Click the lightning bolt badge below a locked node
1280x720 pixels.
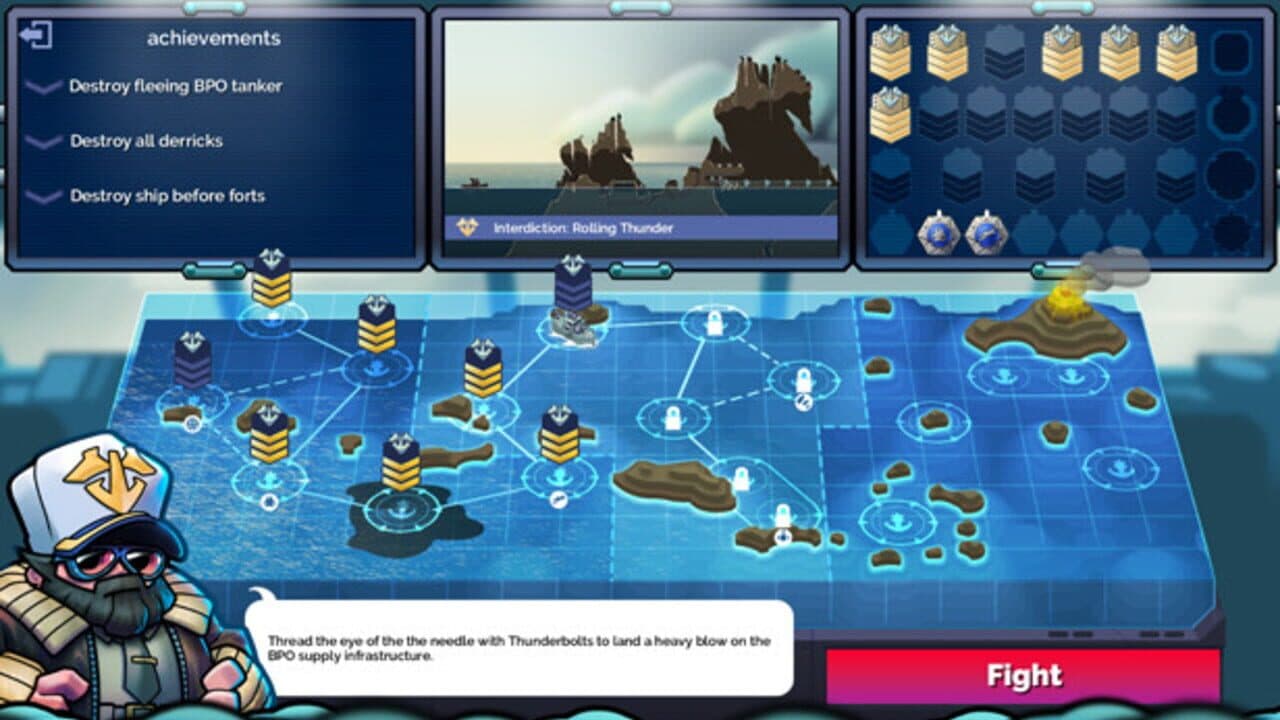tap(805, 401)
